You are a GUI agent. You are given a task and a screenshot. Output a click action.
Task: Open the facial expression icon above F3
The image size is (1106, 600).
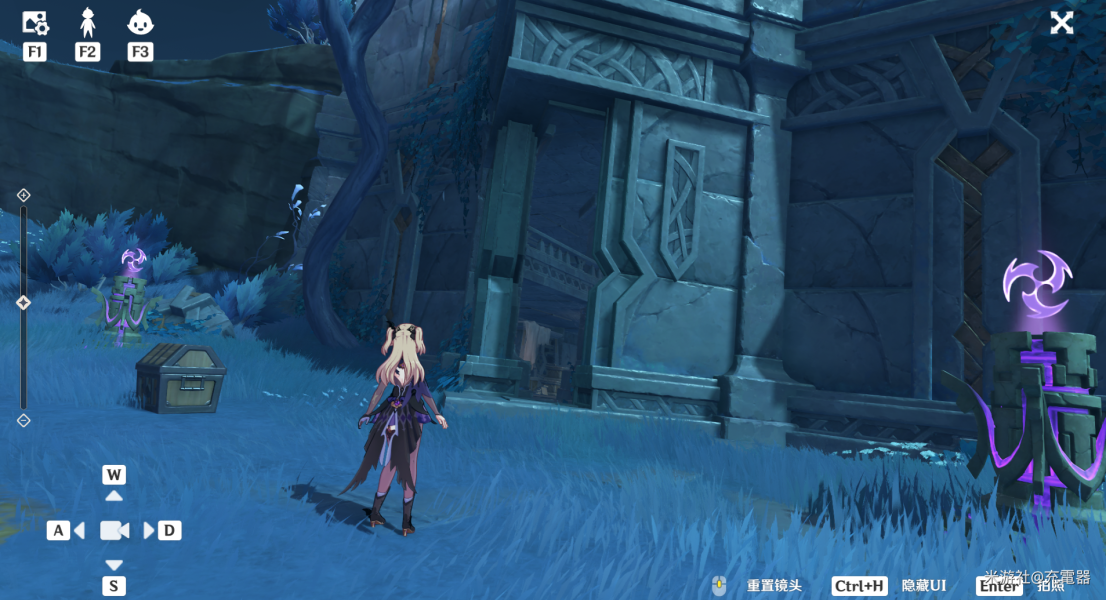pos(140,21)
